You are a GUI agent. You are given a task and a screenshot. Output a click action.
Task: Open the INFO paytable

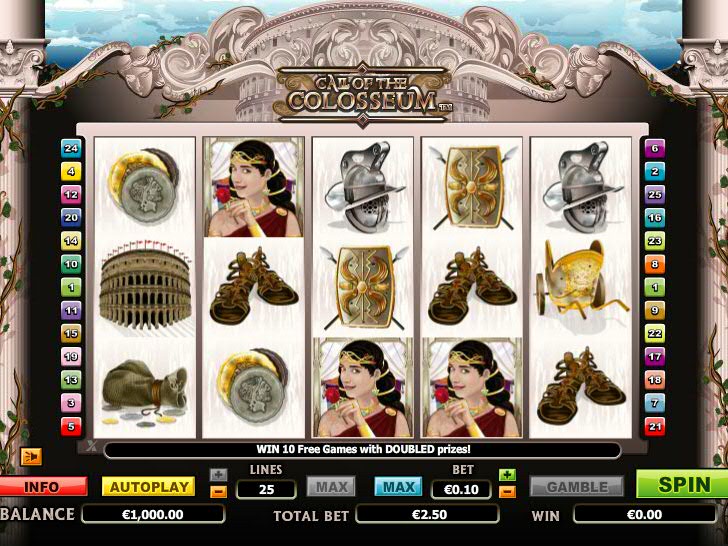(41, 487)
